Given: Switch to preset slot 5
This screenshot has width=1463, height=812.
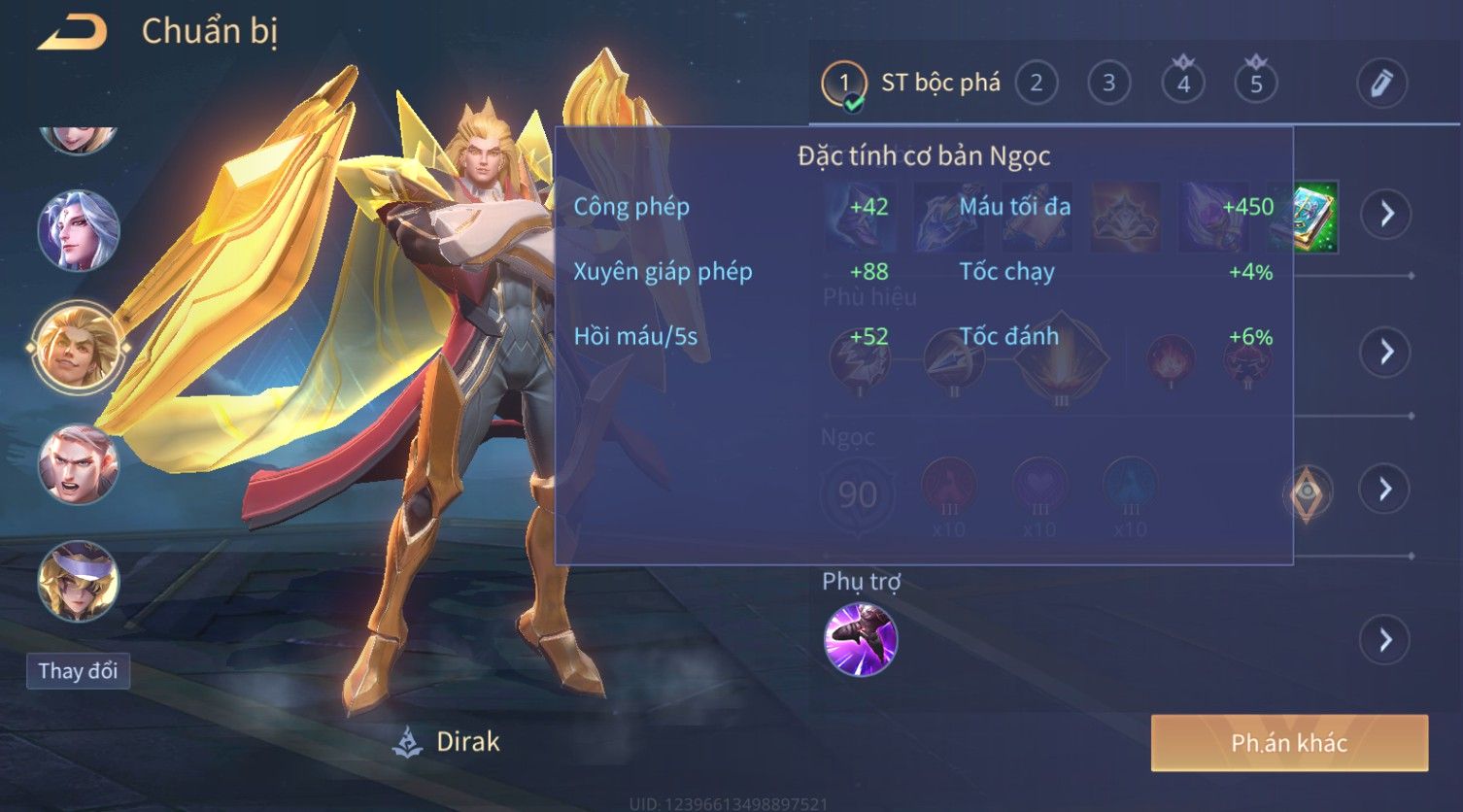Looking at the screenshot, I should click(1255, 84).
